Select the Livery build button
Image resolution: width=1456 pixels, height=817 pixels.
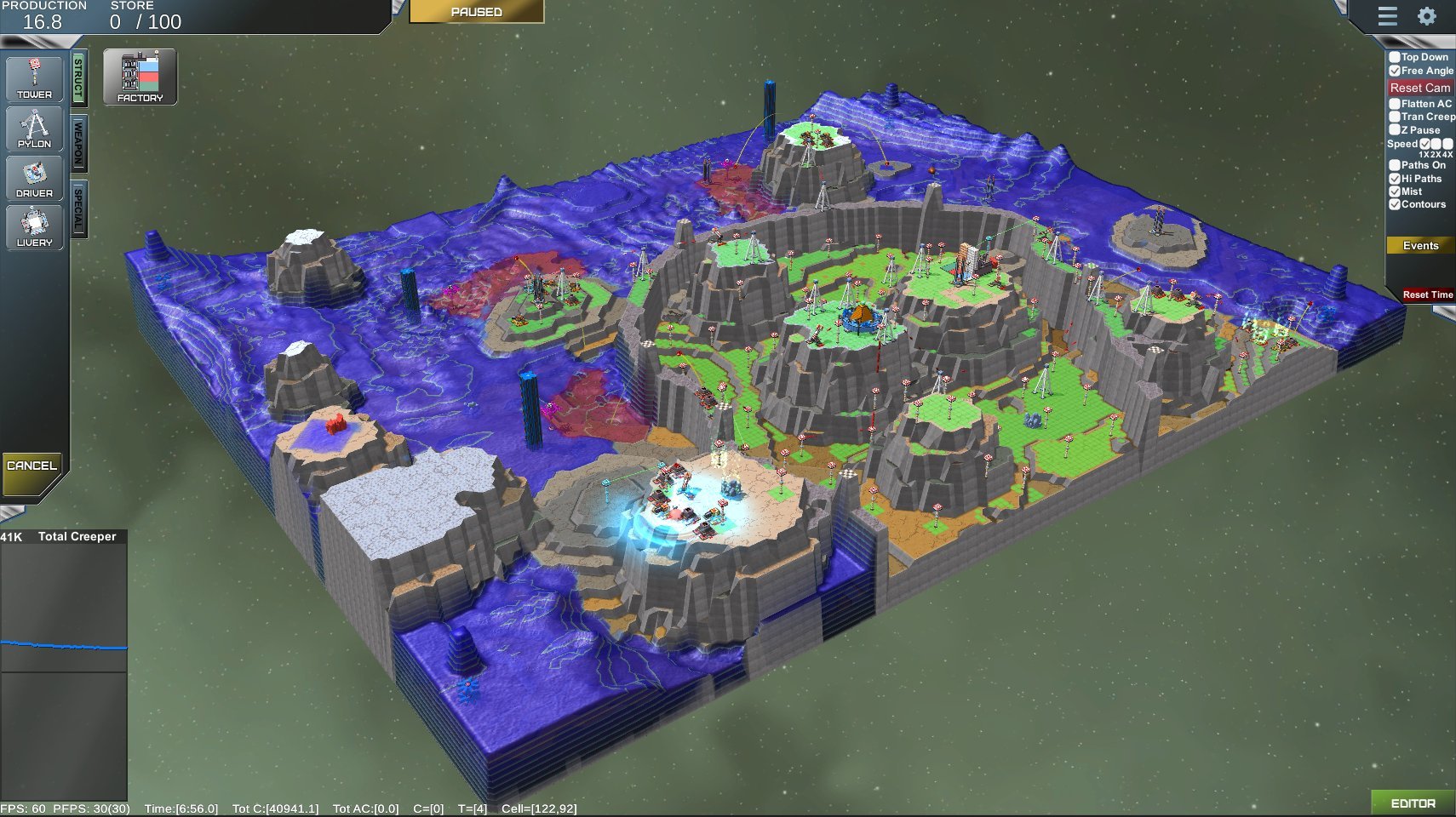pos(34,227)
